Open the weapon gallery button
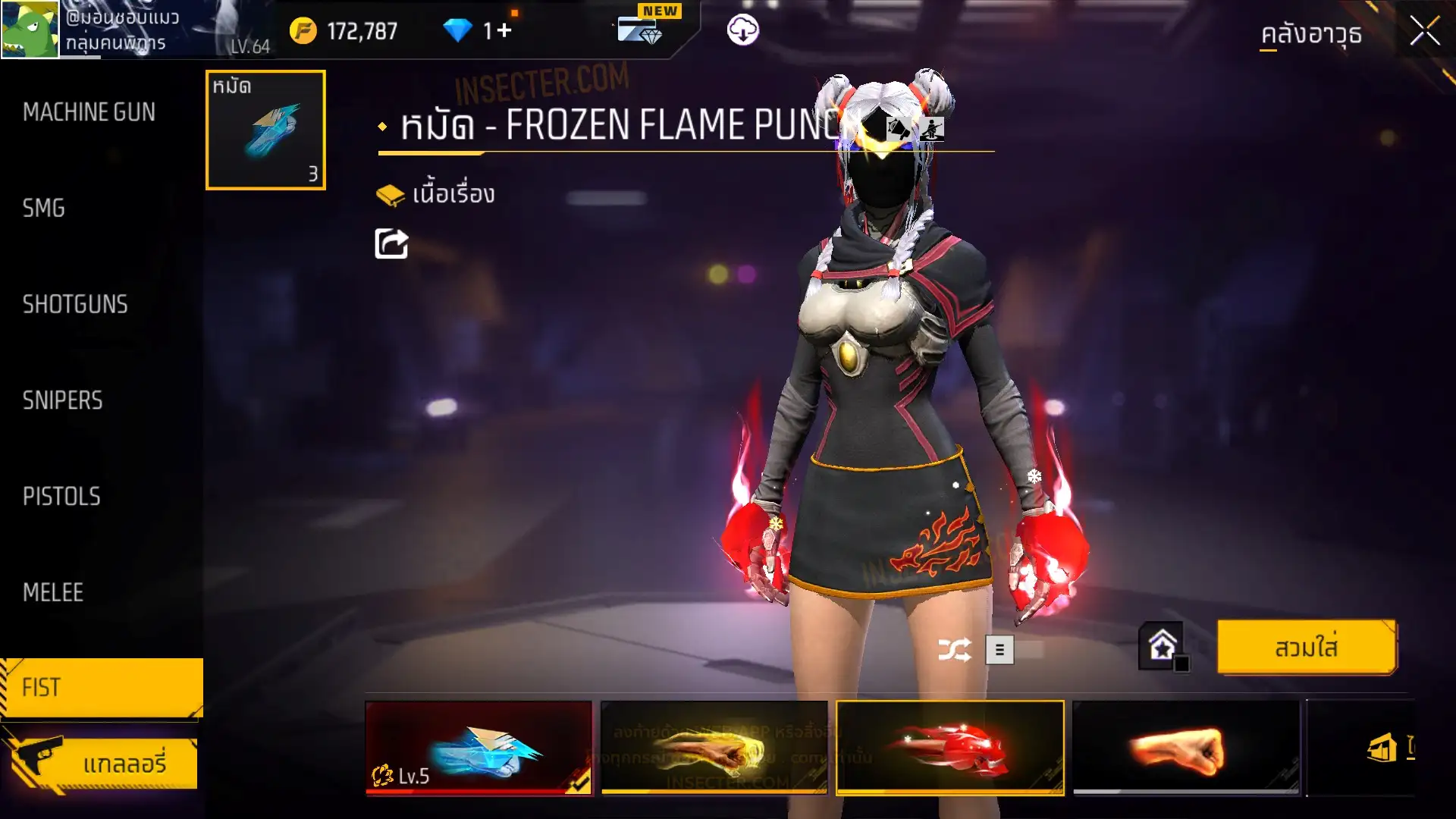 tap(101, 763)
